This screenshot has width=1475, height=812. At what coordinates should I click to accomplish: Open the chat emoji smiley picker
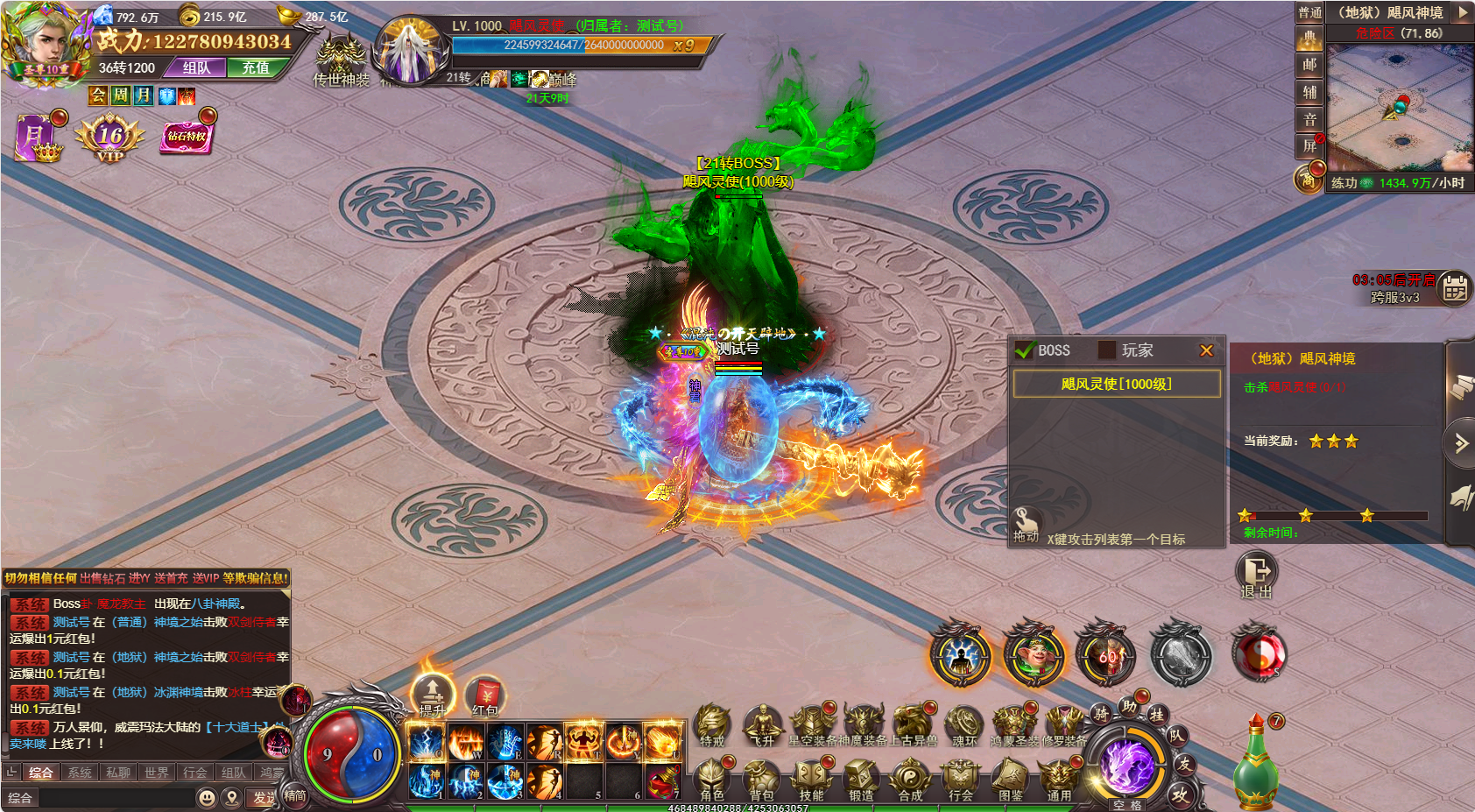pyautogui.click(x=207, y=798)
